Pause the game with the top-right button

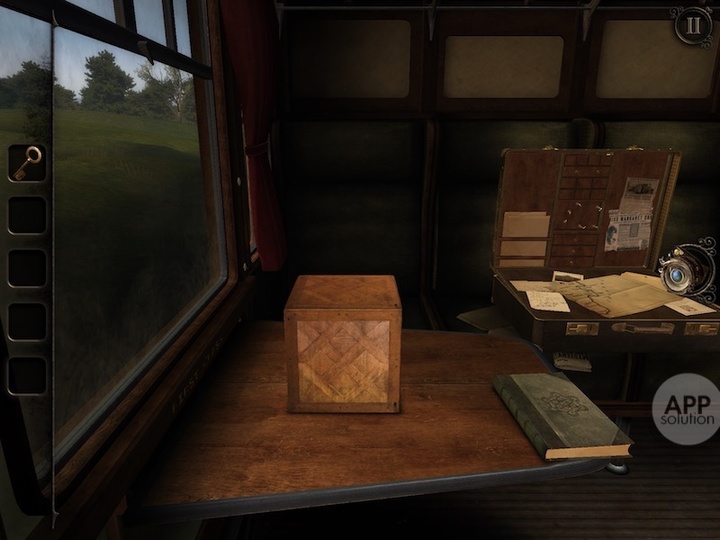(x=691, y=26)
